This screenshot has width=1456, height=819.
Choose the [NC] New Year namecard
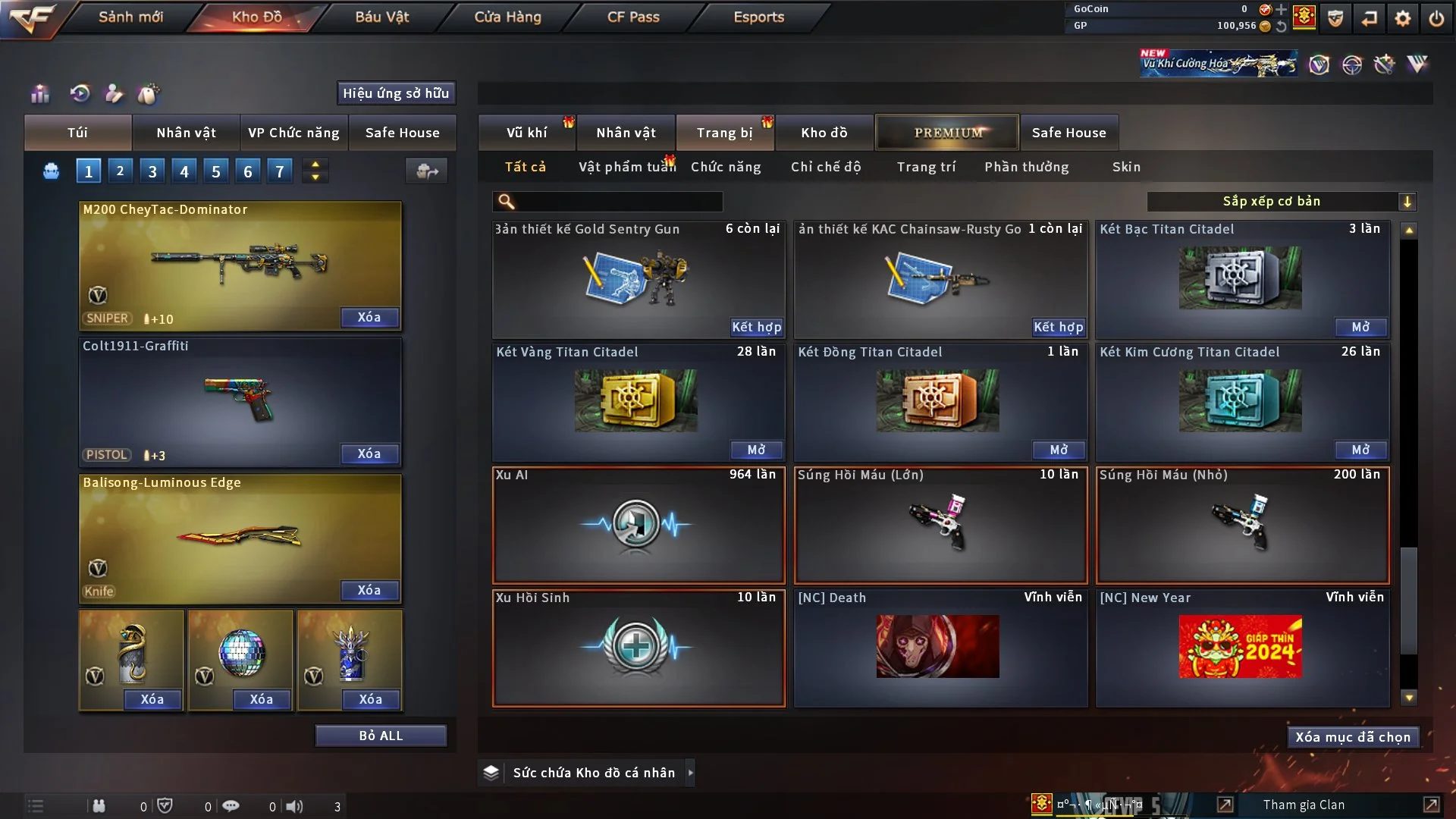(1241, 647)
